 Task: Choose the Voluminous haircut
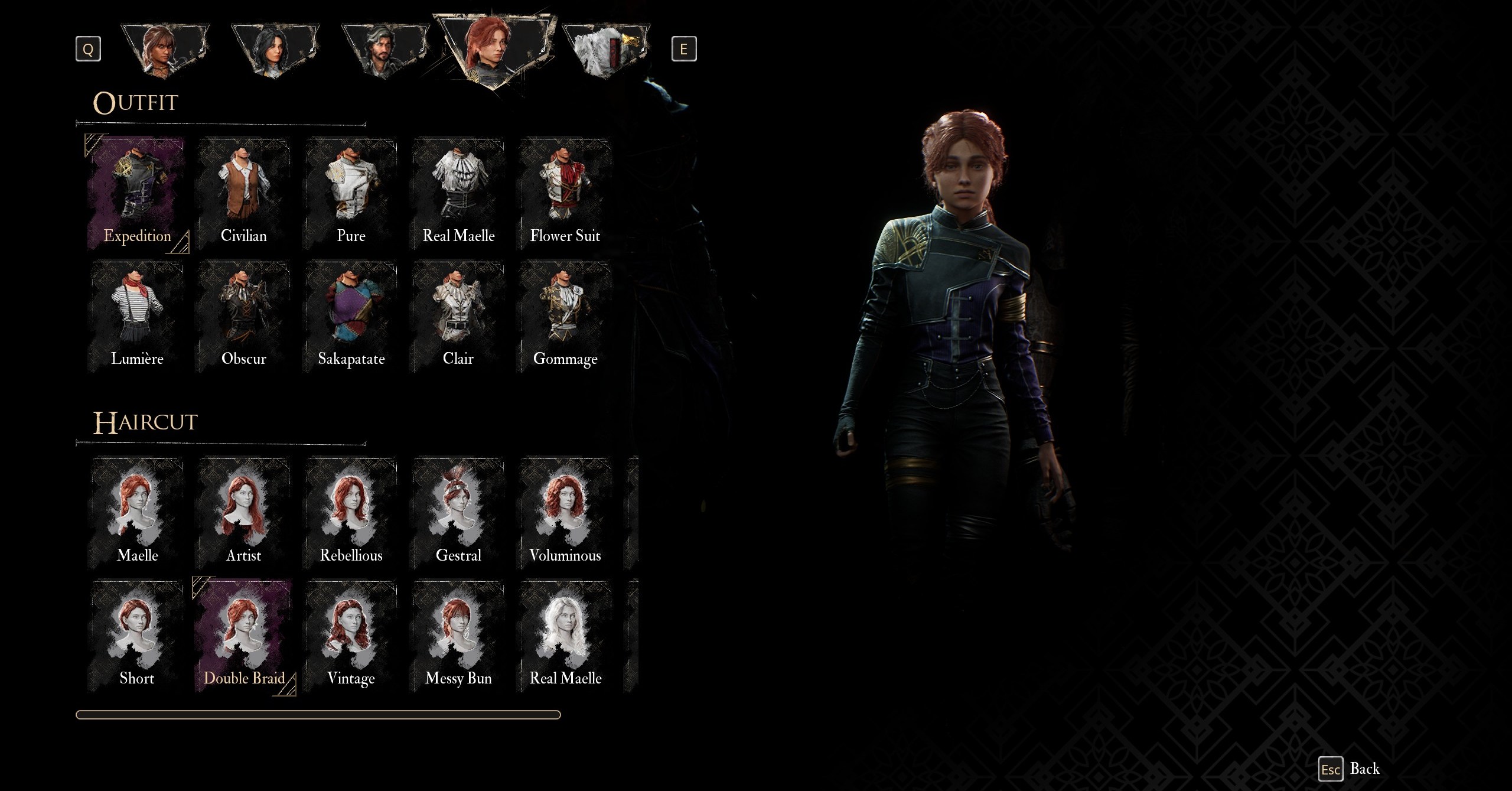click(x=565, y=514)
